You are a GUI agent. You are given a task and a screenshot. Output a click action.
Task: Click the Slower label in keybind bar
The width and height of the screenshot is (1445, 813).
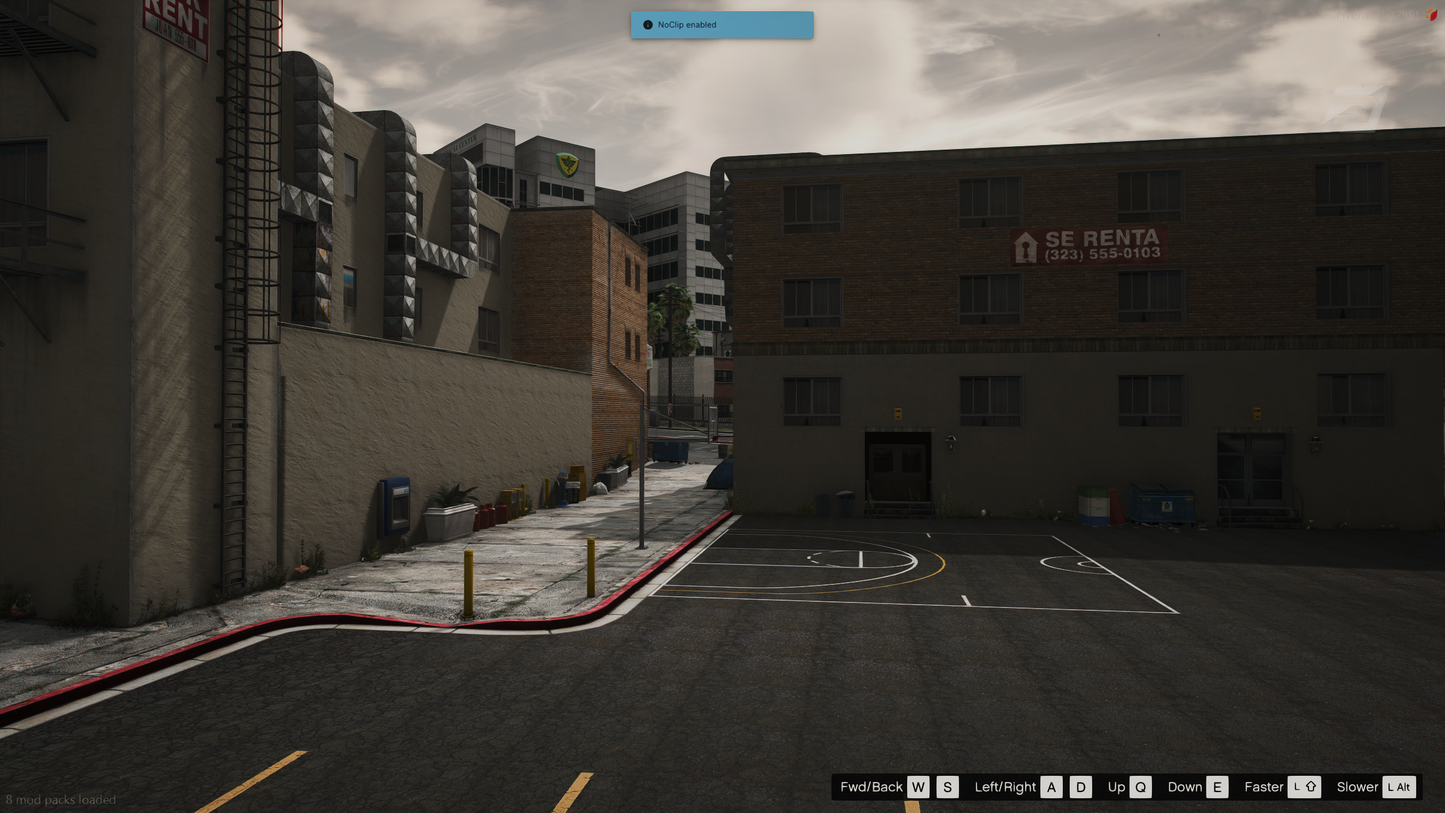(x=1356, y=787)
